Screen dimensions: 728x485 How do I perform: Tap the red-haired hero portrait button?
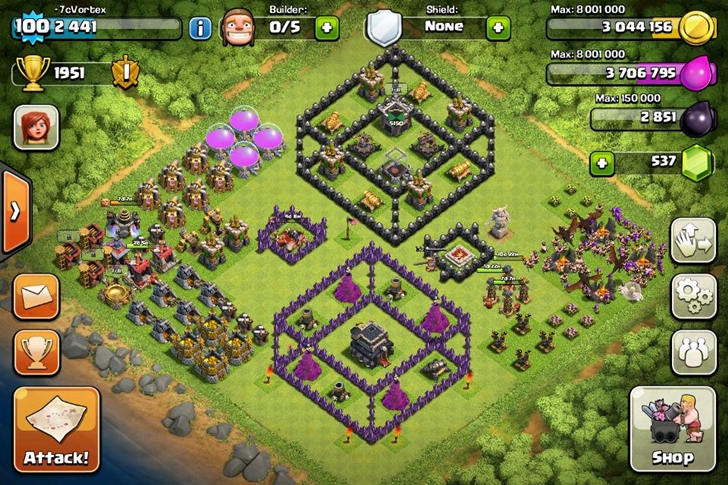36,127
